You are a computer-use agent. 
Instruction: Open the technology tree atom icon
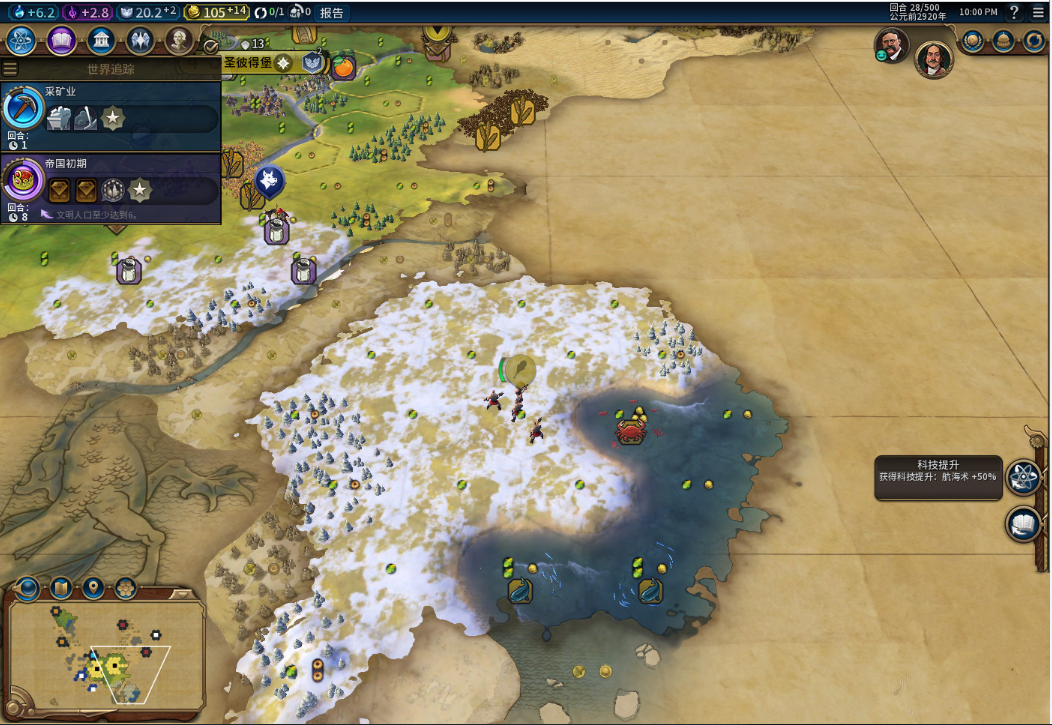21,41
